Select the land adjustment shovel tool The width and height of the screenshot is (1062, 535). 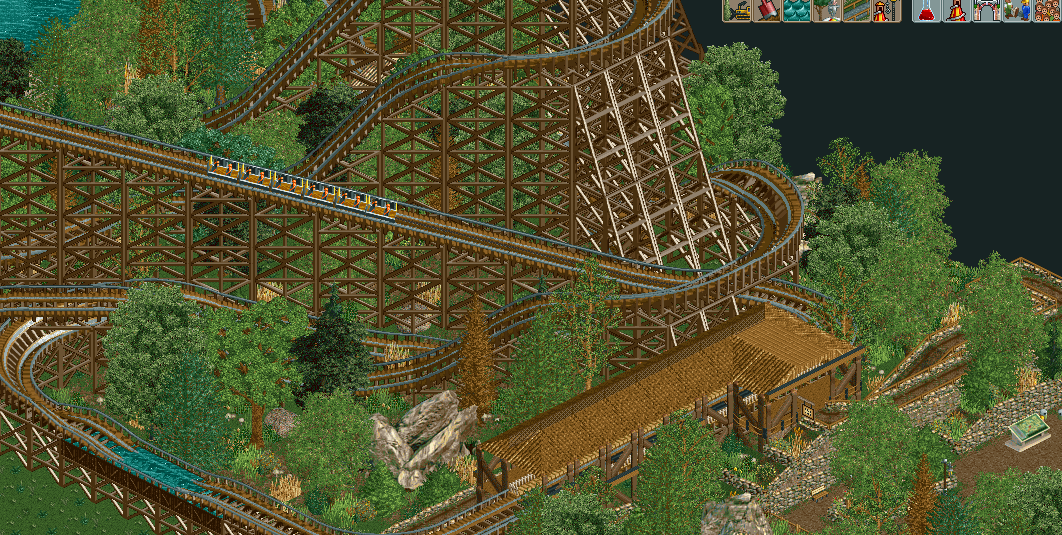[767, 11]
